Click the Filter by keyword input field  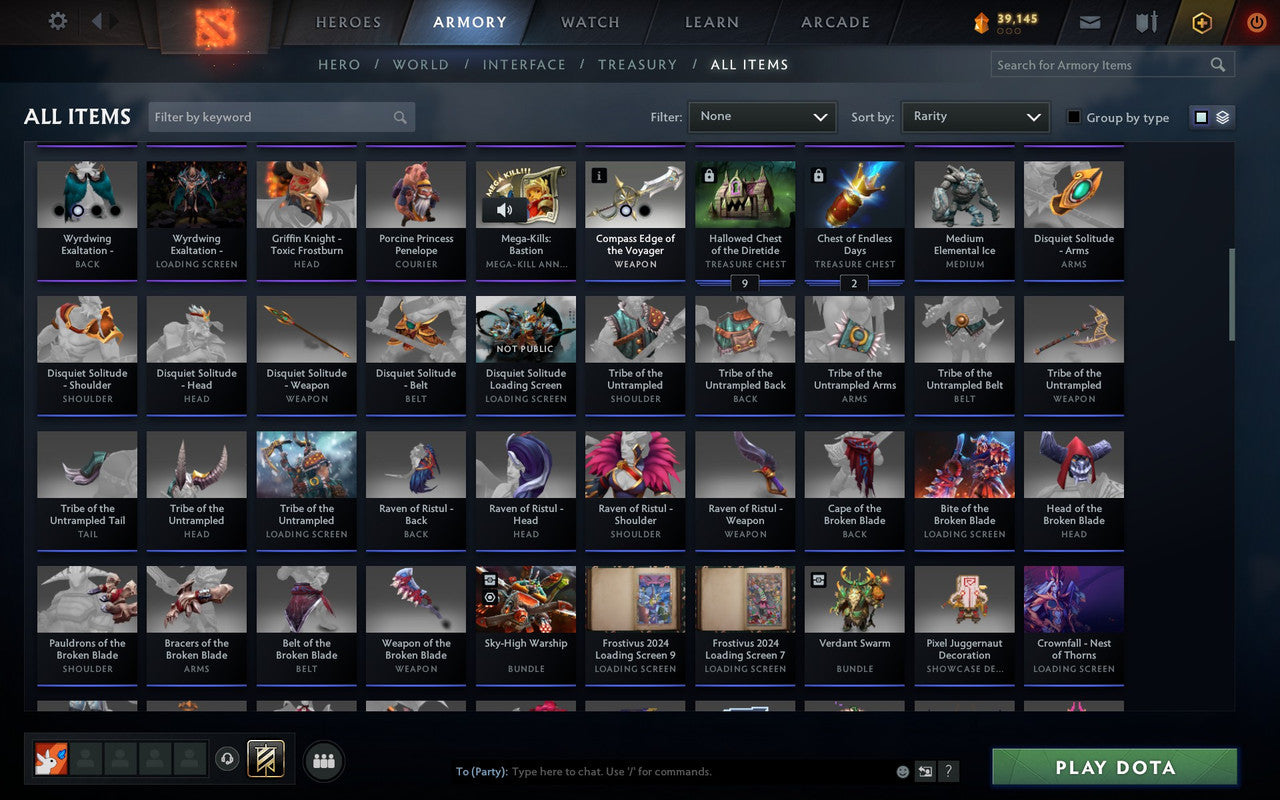280,116
